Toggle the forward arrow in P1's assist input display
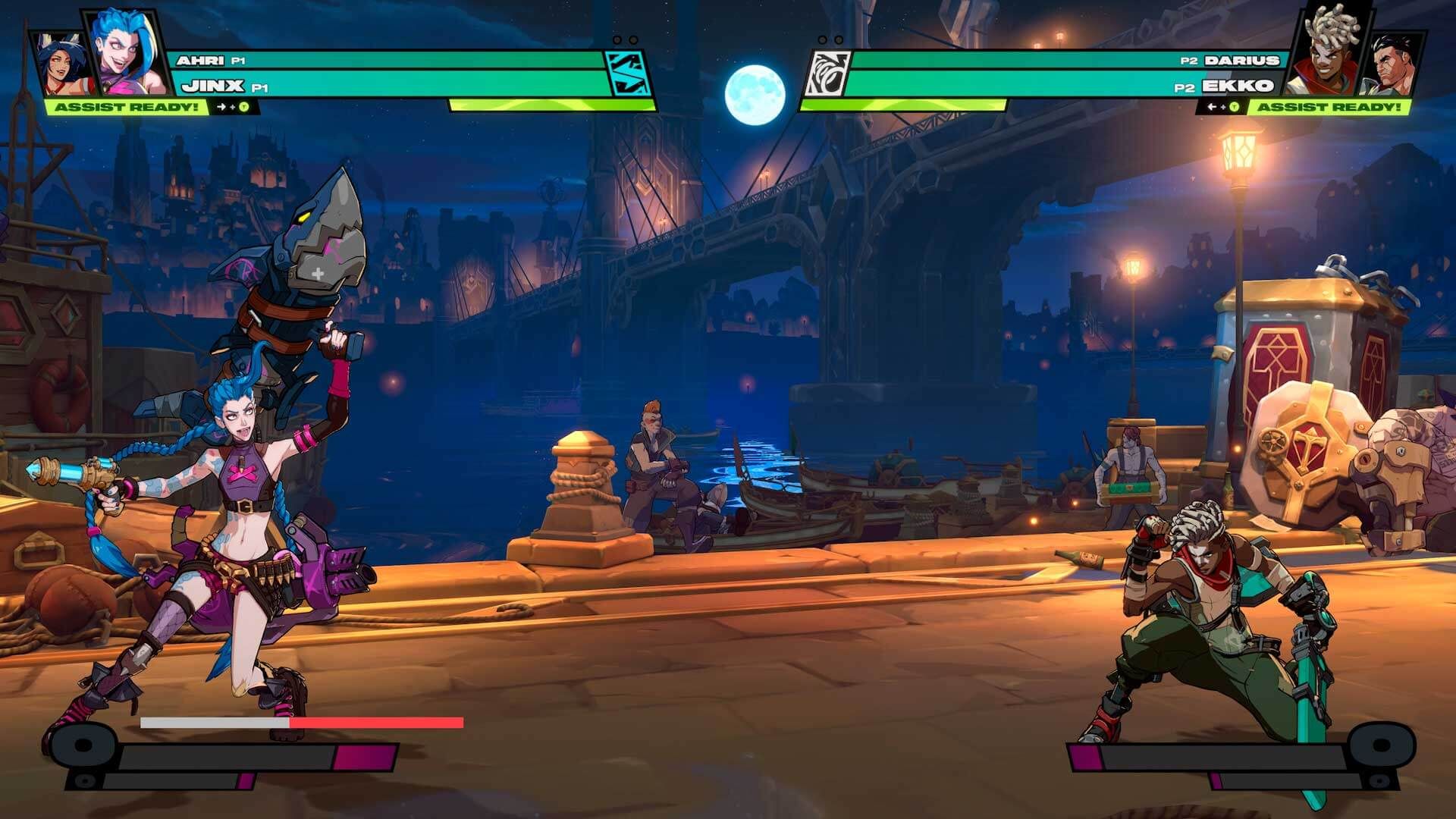Image resolution: width=1456 pixels, height=819 pixels. point(221,106)
